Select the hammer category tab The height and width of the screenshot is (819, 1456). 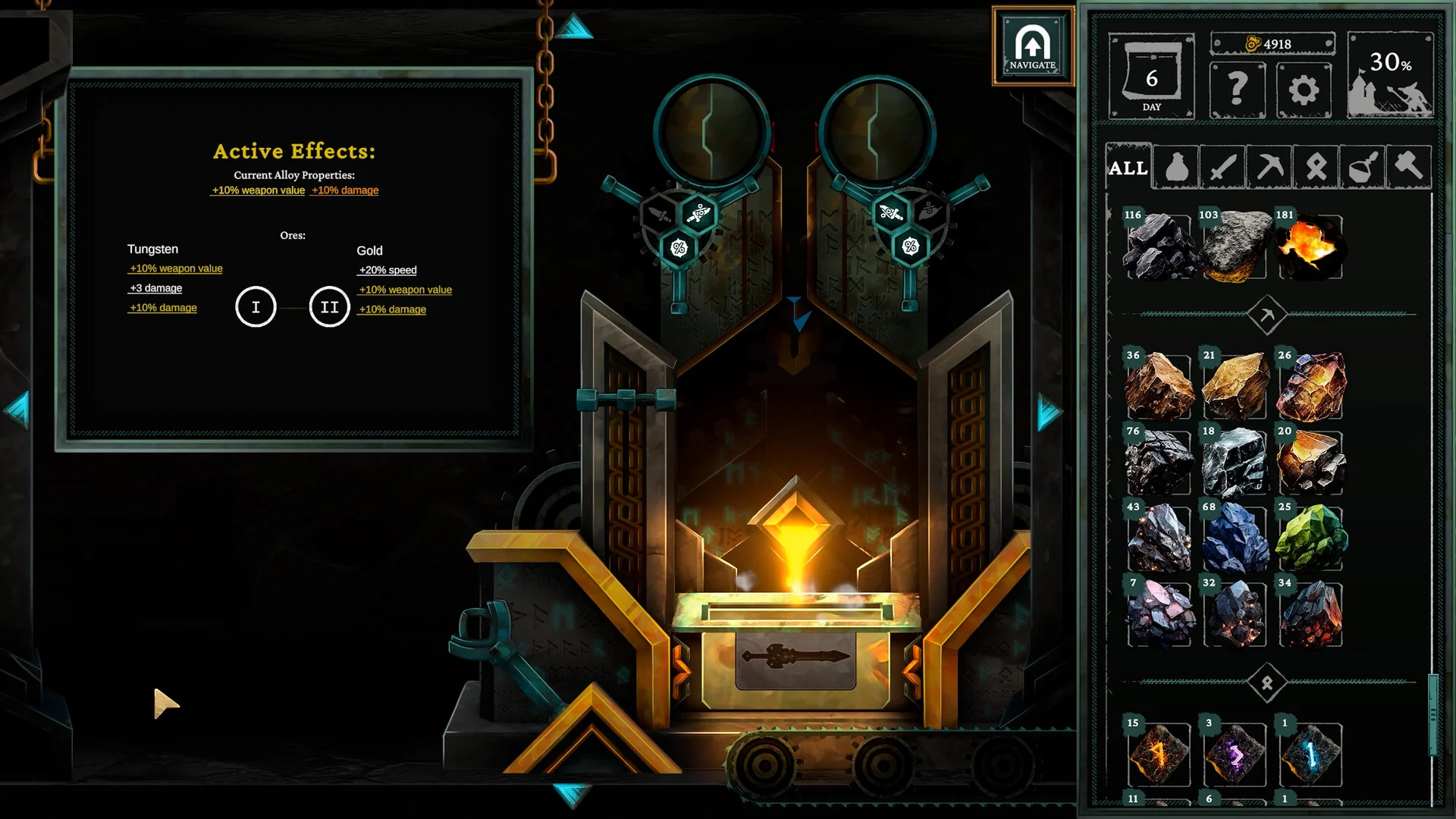click(x=1408, y=166)
